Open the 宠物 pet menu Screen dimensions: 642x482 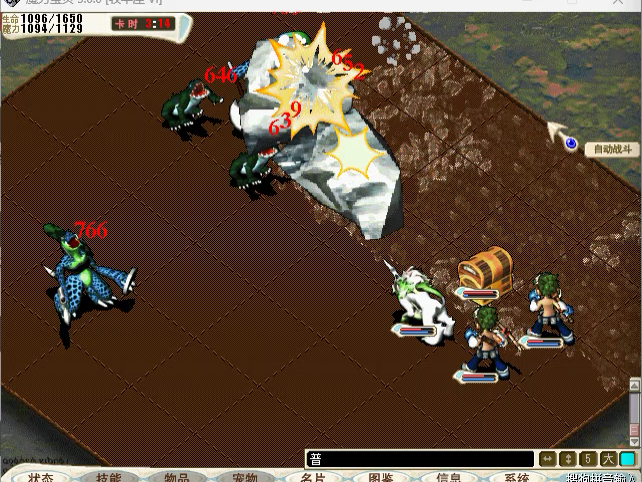[x=245, y=476]
